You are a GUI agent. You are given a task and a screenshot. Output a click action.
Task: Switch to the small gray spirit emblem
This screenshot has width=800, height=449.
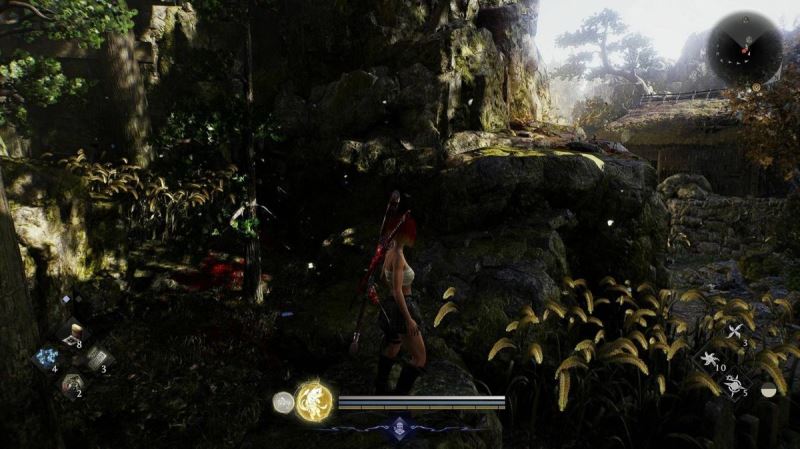pos(283,402)
